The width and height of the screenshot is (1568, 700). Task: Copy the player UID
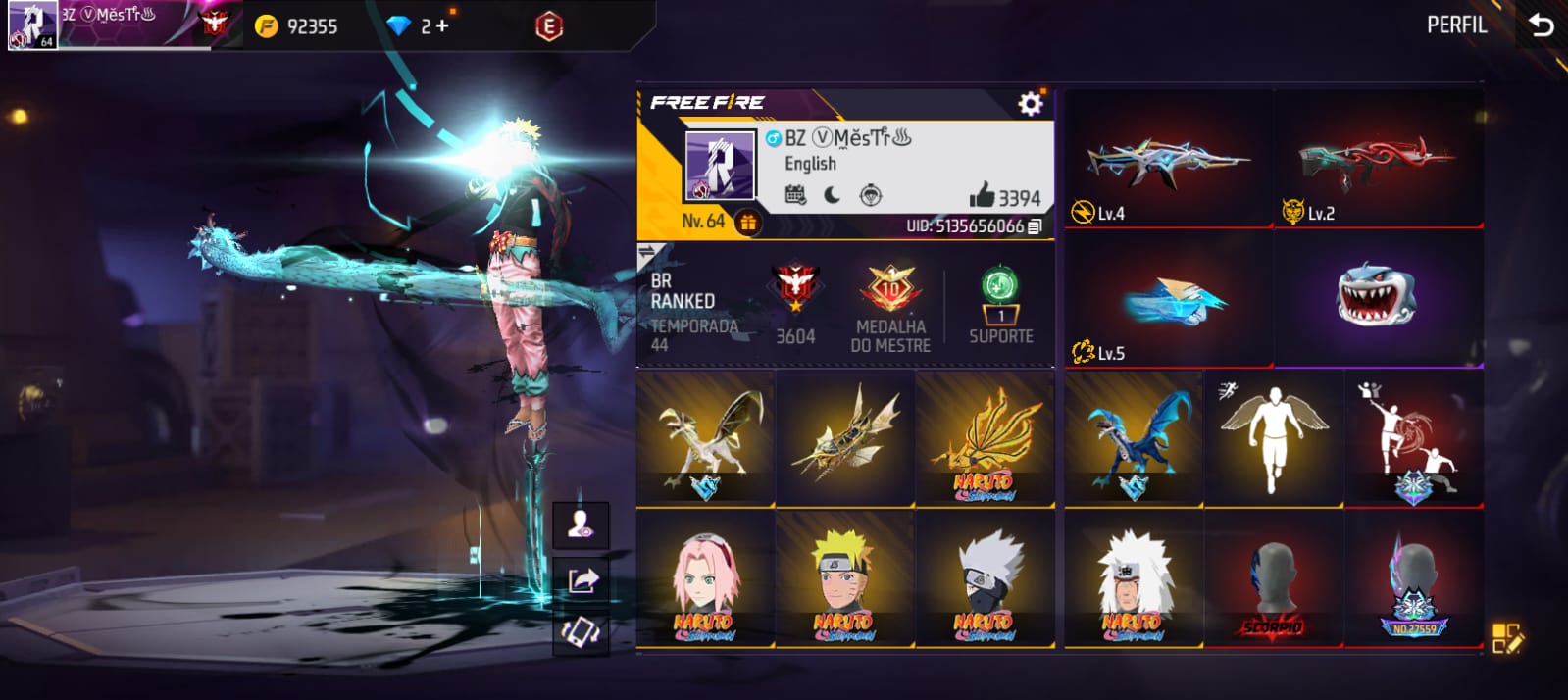pyautogui.click(x=1035, y=226)
